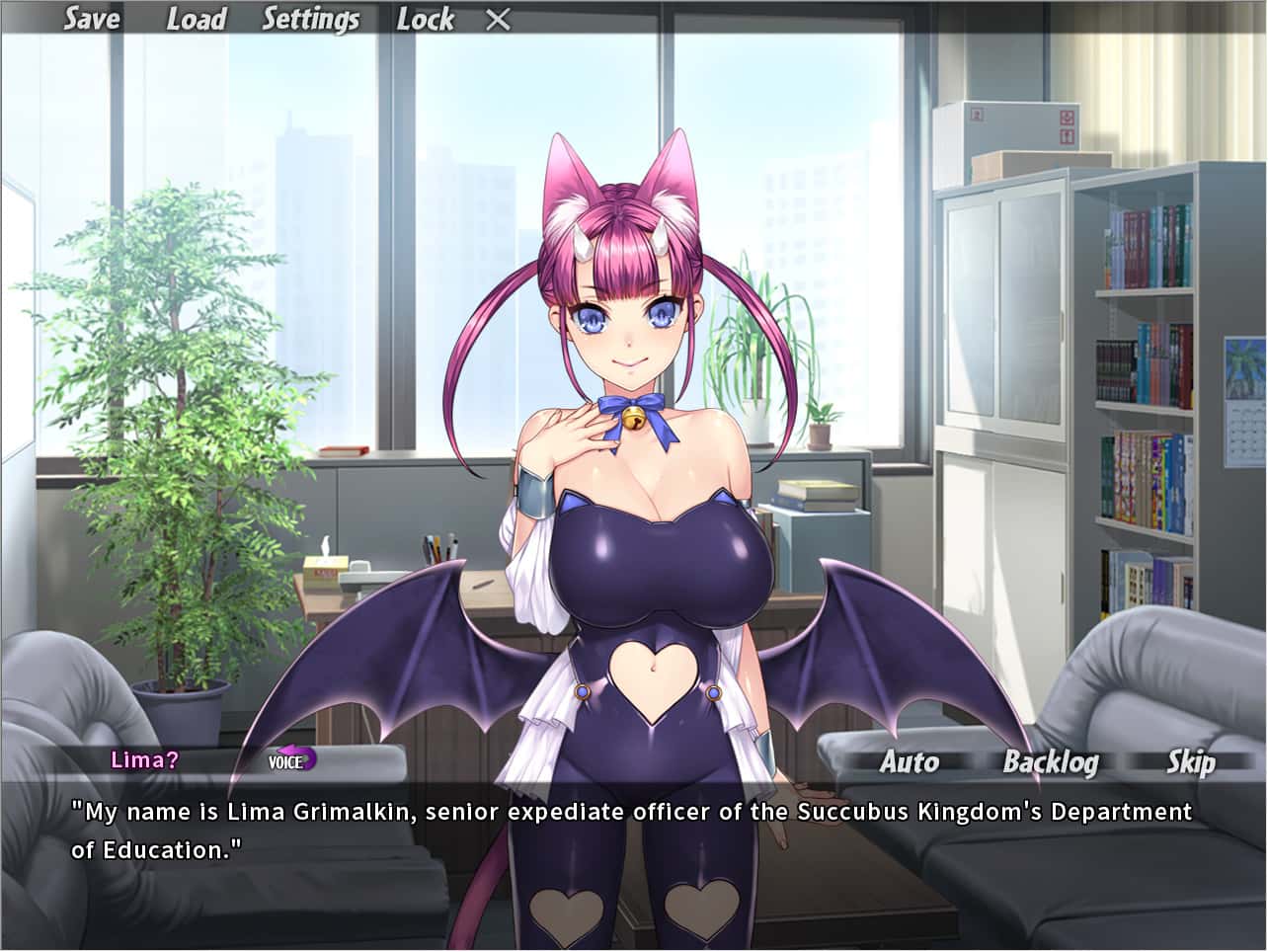Open the Backlog of past dialogue
The width and height of the screenshot is (1268, 952).
[1051, 761]
